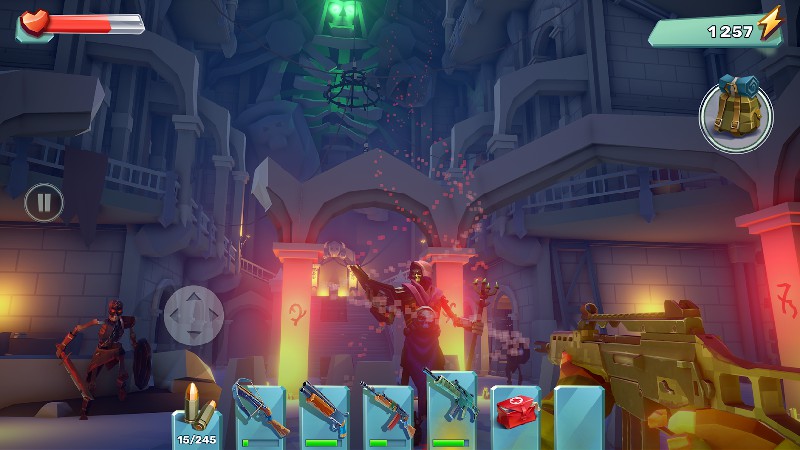Pause the game
This screenshot has height=450, width=800.
coord(44,203)
